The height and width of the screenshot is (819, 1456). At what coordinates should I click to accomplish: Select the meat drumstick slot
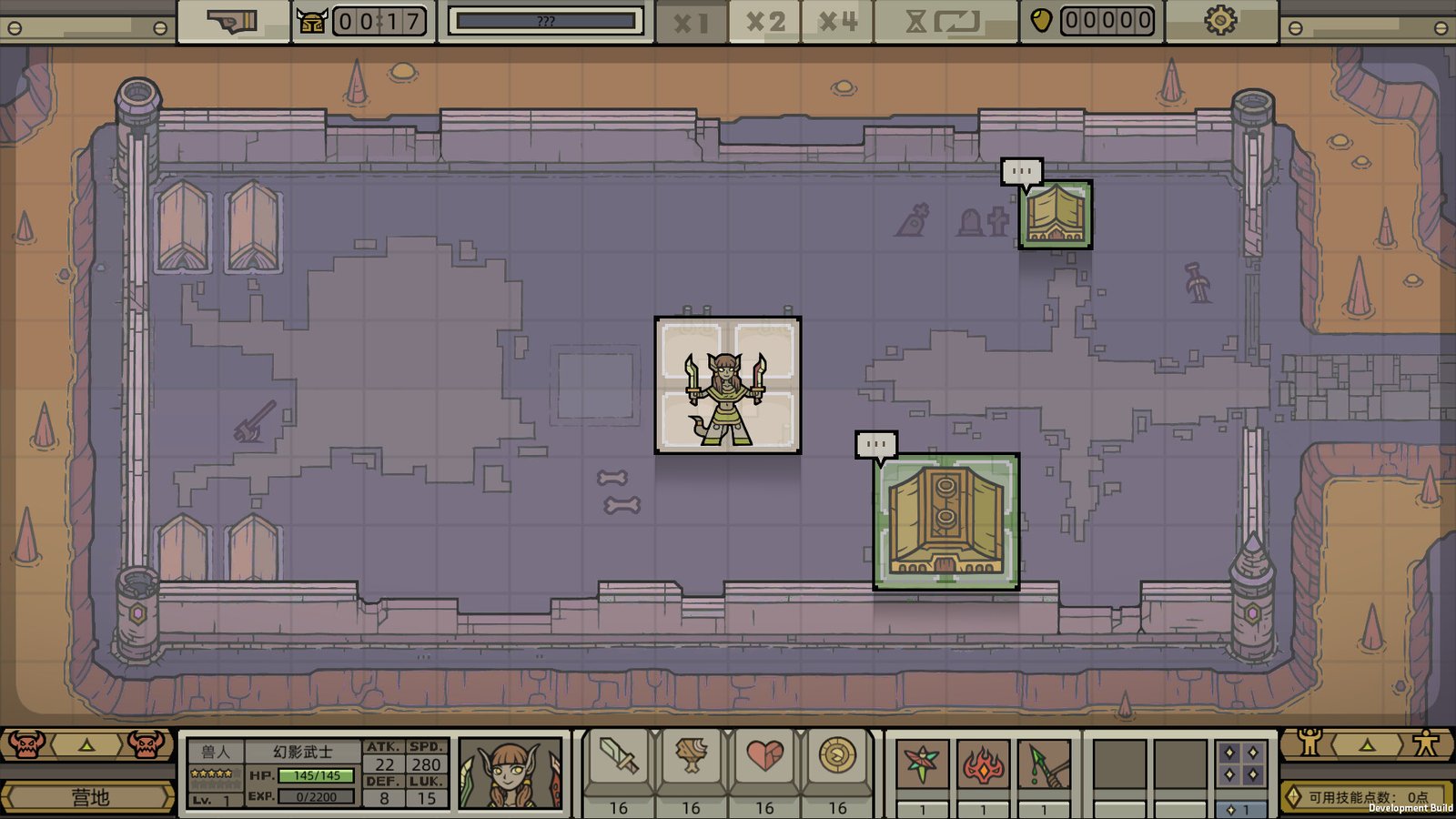[691, 757]
